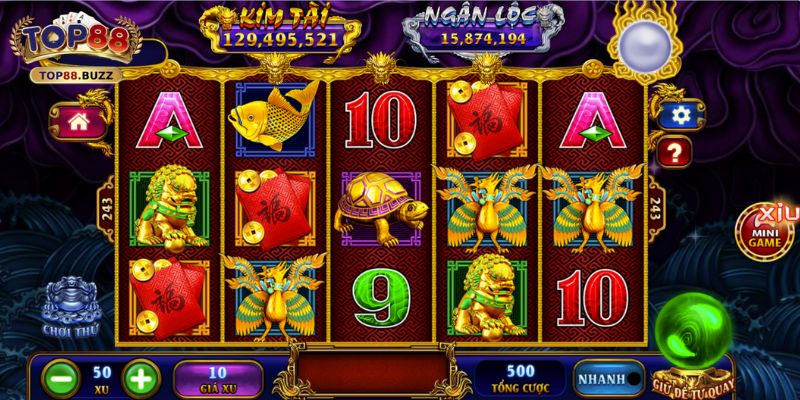Viewport: 800px width, 400px height.
Task: Decrease the xu bet with minus
Action: tap(61, 378)
